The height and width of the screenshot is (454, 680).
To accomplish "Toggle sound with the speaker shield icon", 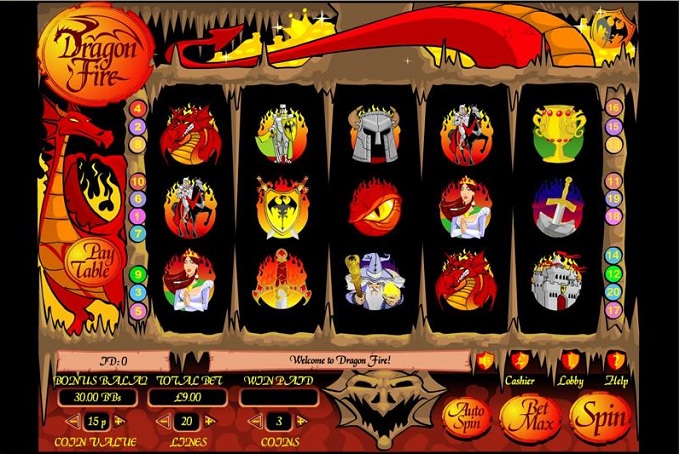I will tap(485, 362).
